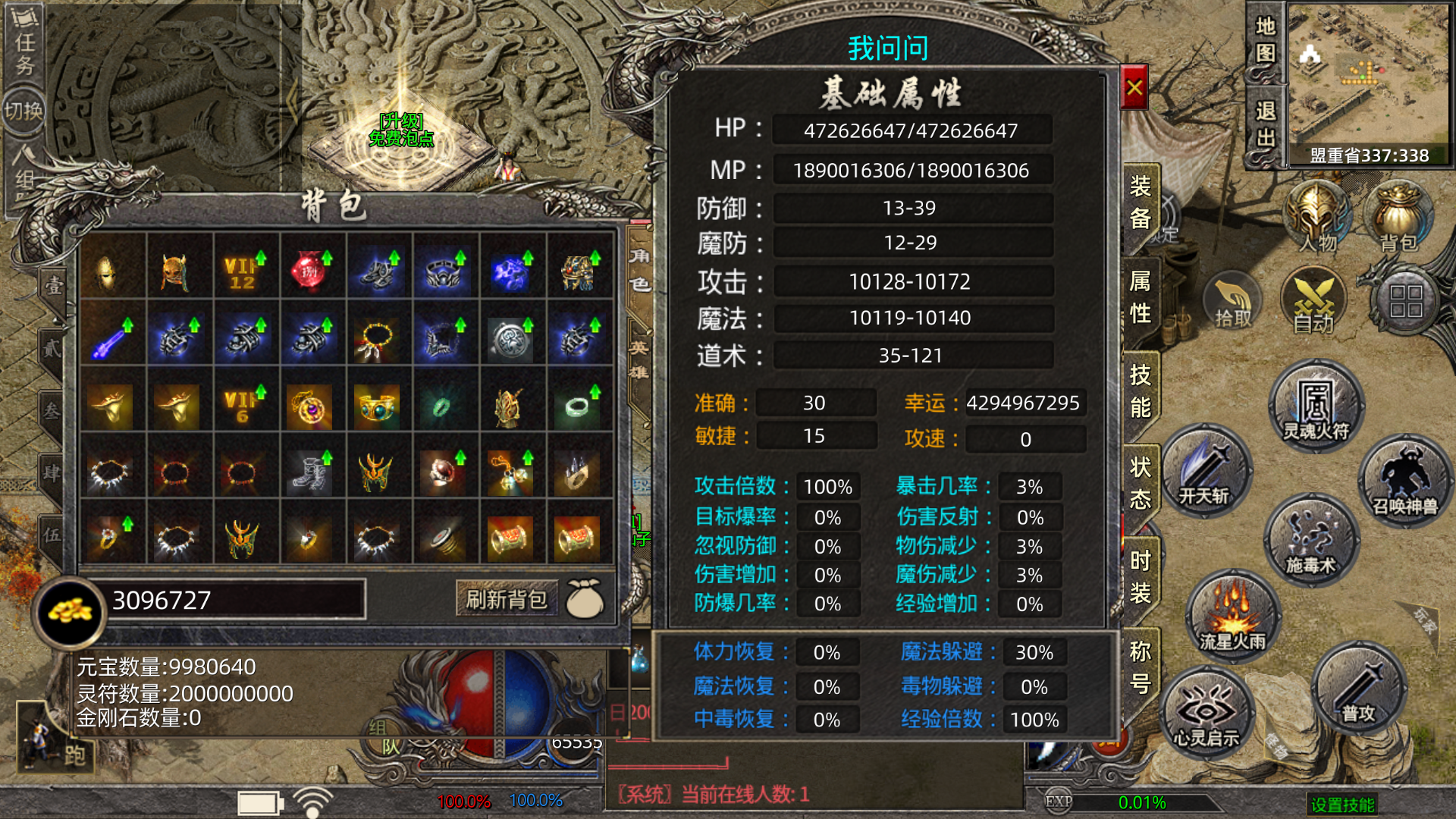Open the 地图 map button

(1265, 39)
